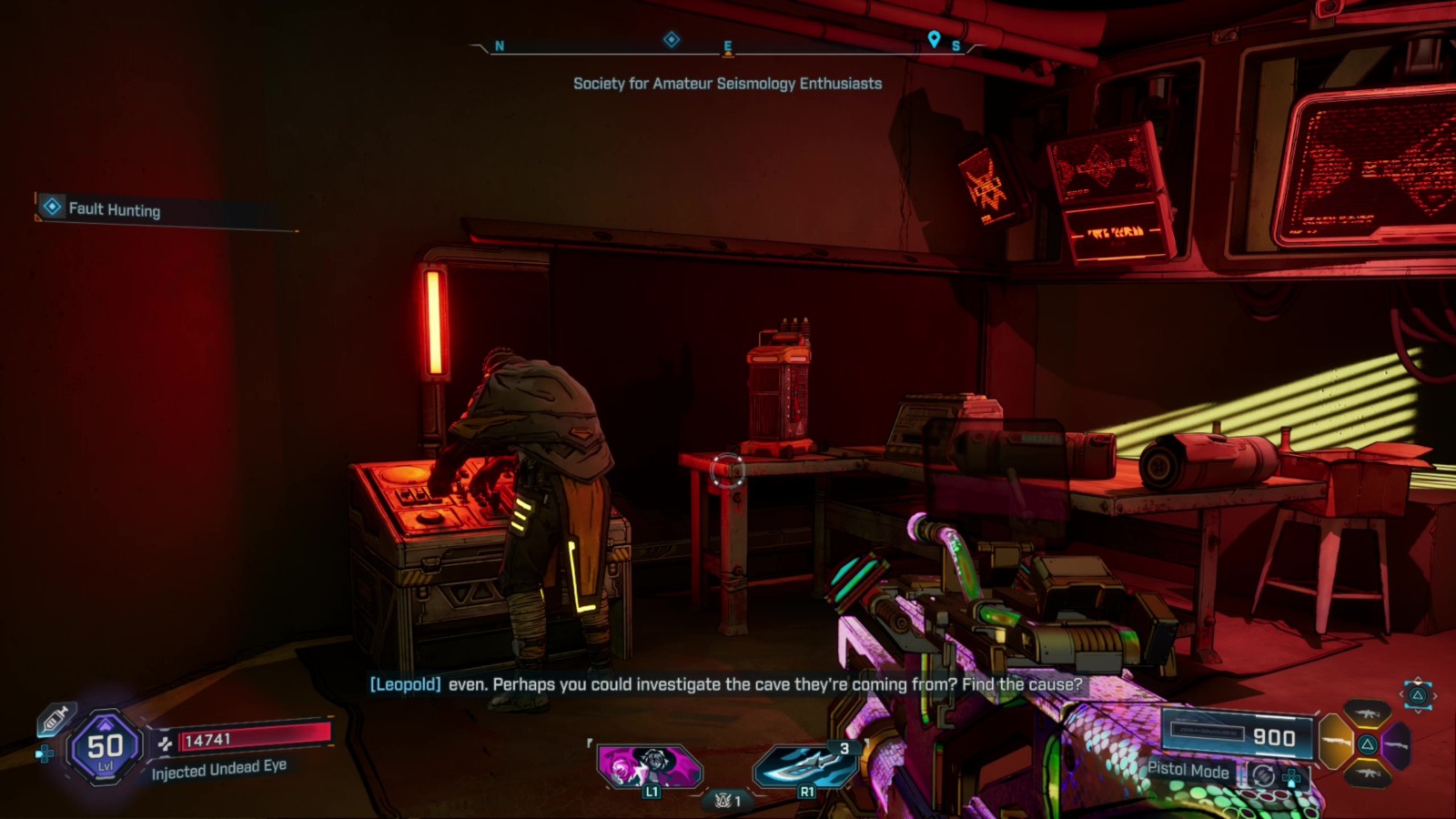
Task: Select the waypoint pin marker on the compass
Action: tap(933, 40)
